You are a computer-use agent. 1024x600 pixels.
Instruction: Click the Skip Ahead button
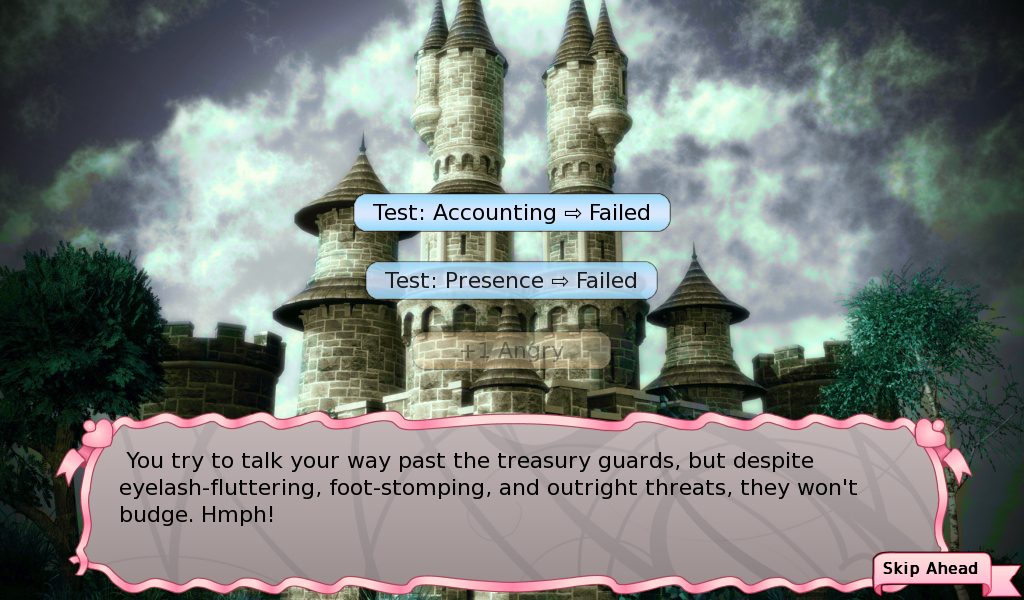930,570
